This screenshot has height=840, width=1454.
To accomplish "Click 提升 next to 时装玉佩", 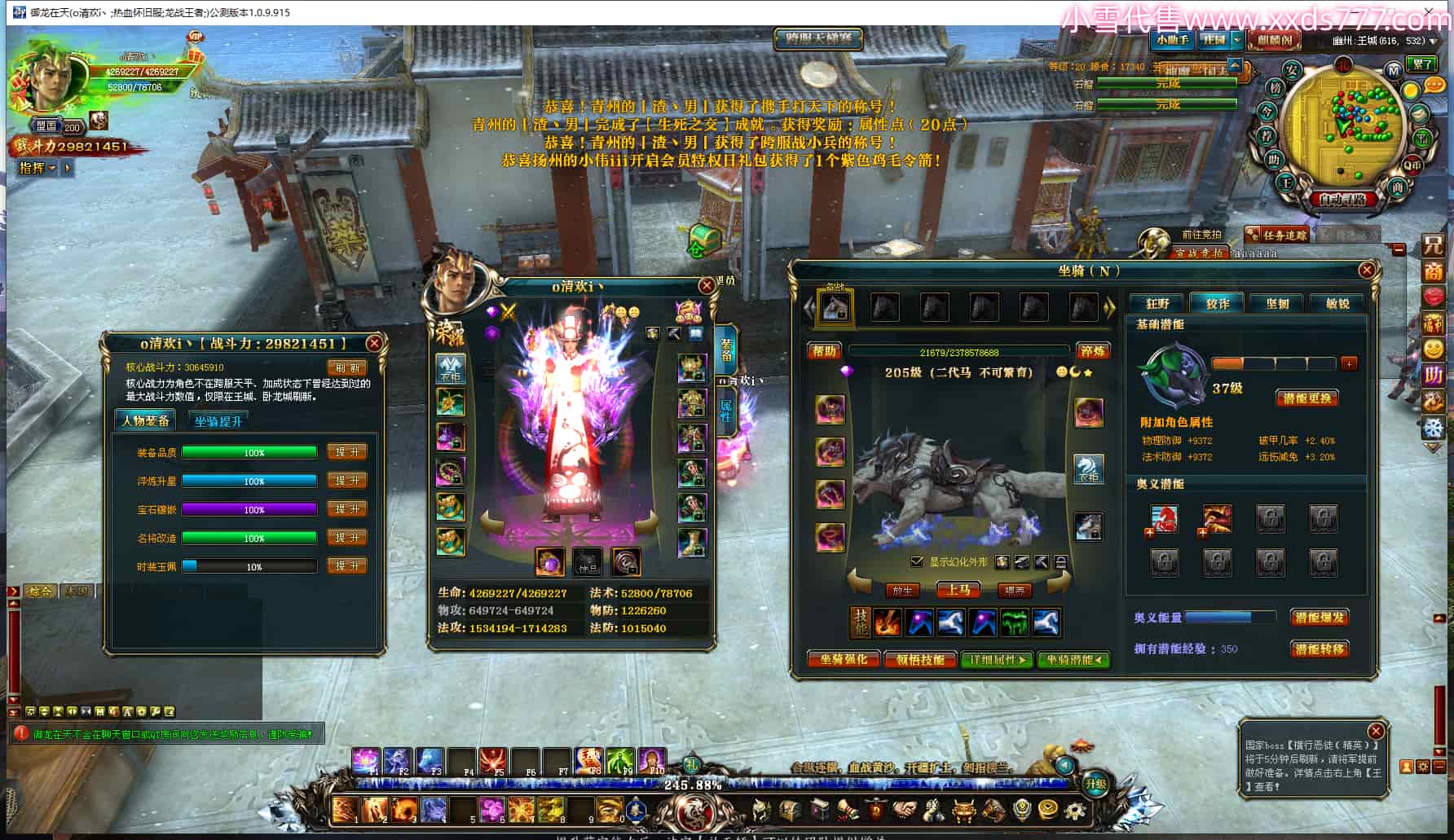I will 346,566.
